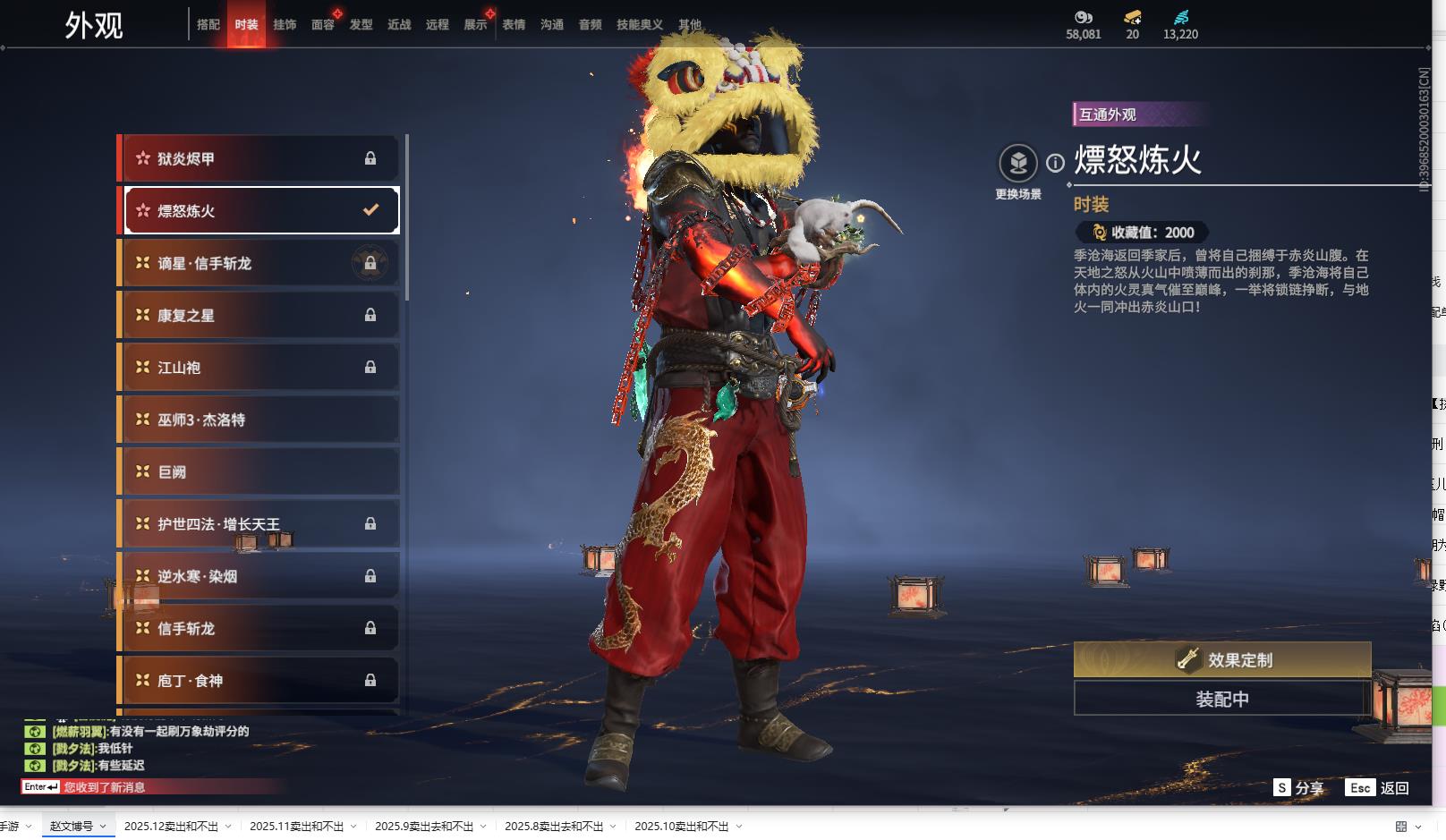Viewport: 1446px width, 840px height.
Task: Select the 康复之星 outfit
Action: coord(259,315)
